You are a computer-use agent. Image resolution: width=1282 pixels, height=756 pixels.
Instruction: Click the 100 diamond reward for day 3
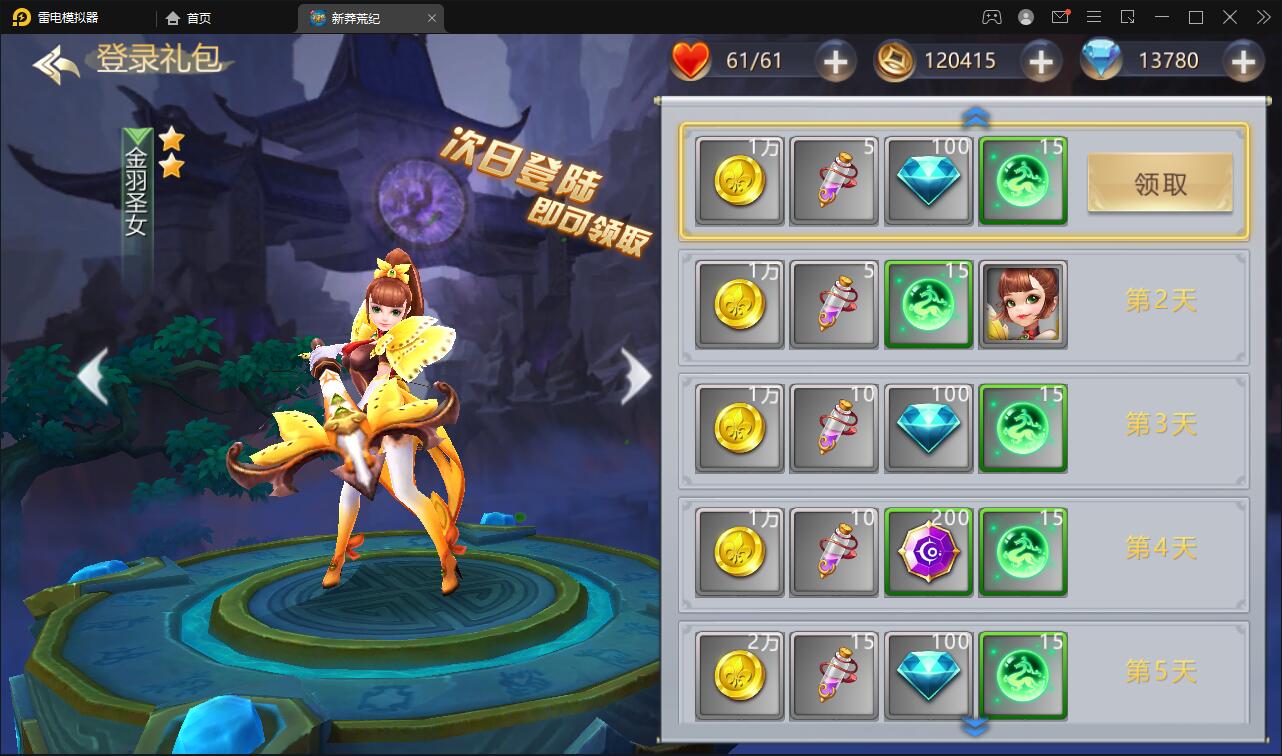(928, 428)
